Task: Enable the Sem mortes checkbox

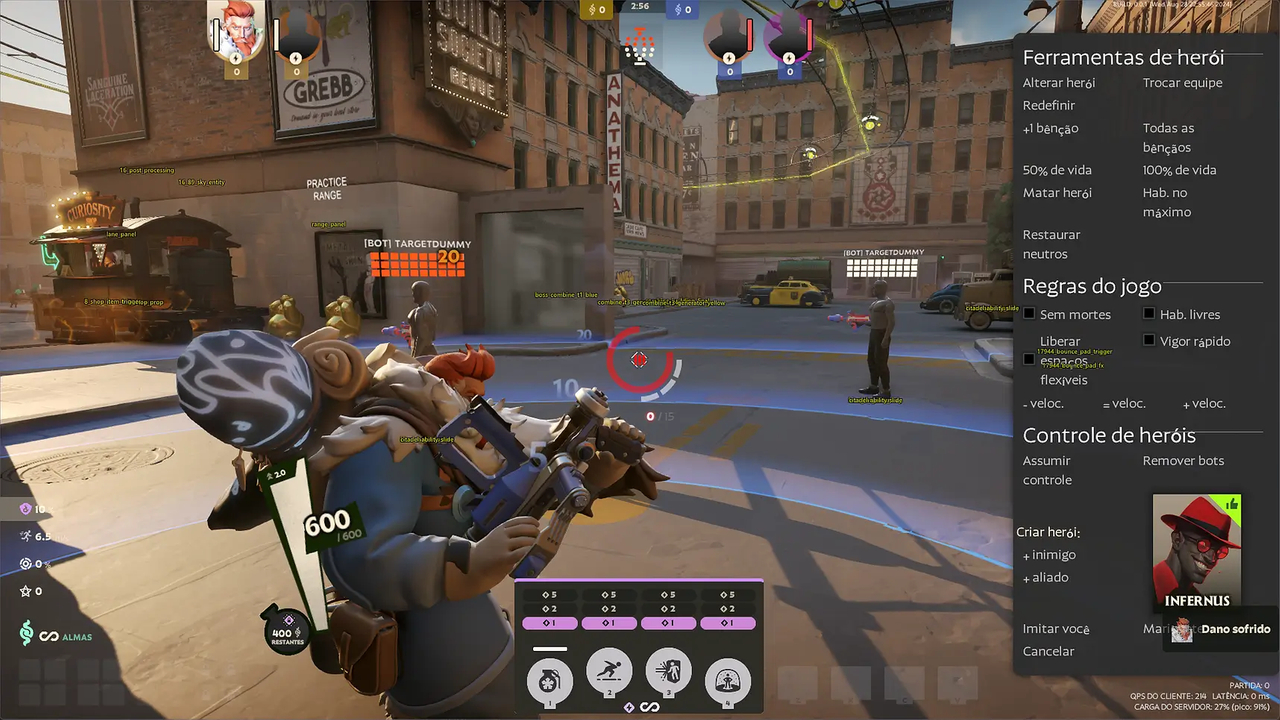Action: (1029, 313)
